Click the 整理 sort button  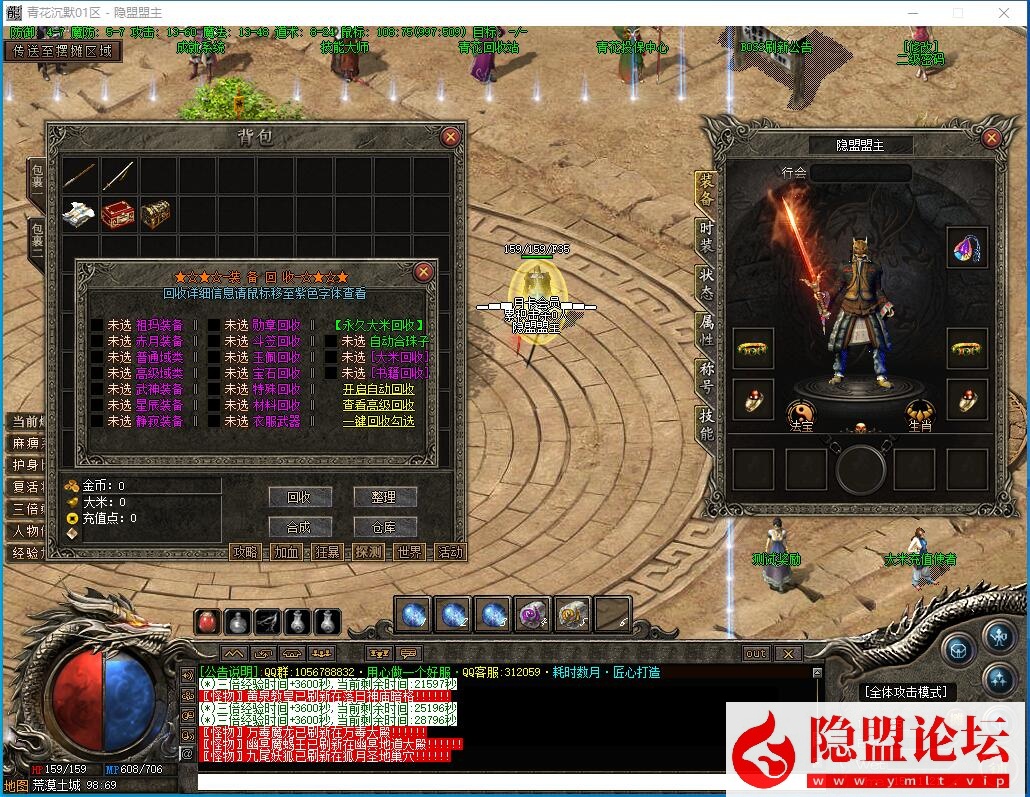pyautogui.click(x=385, y=497)
